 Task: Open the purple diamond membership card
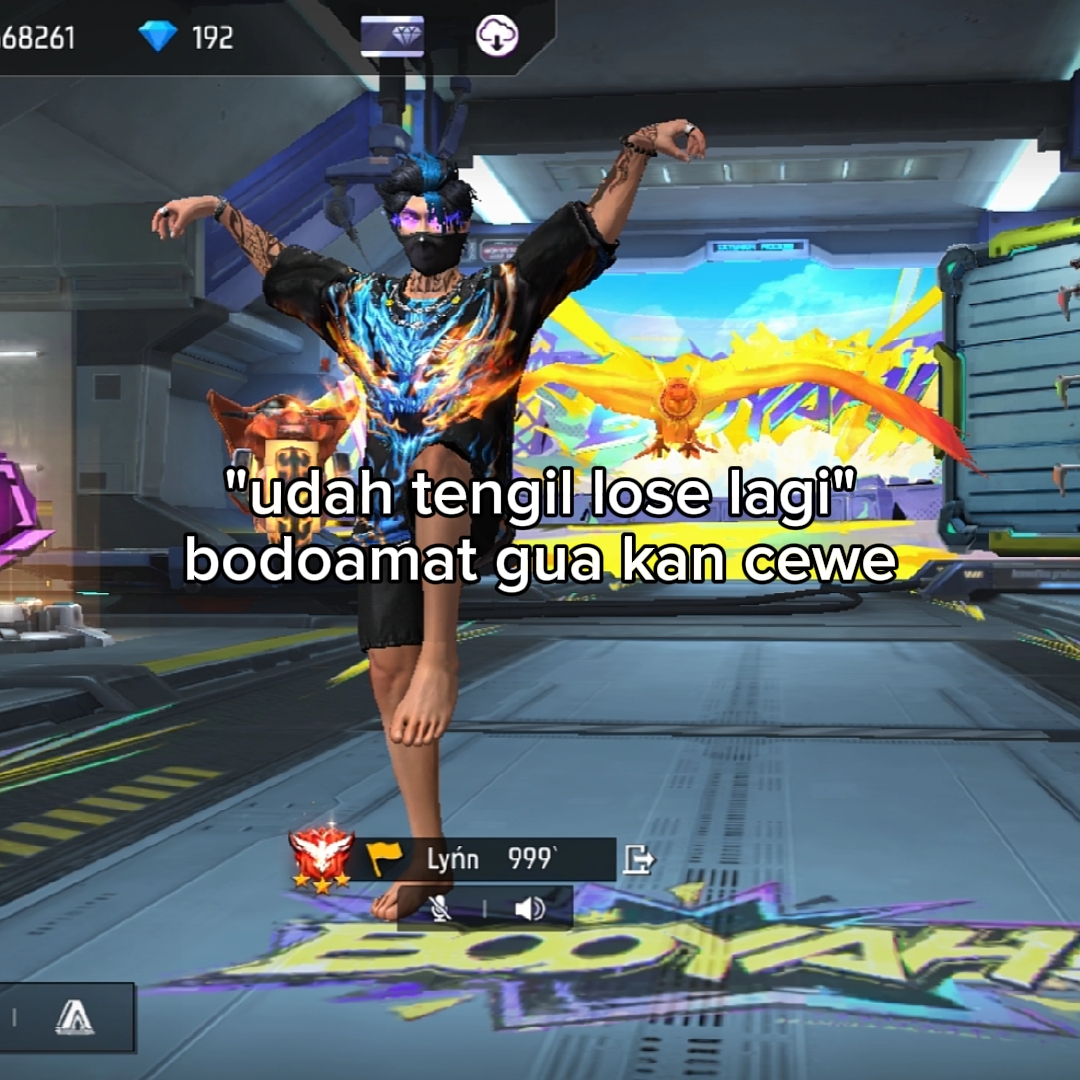[392, 36]
